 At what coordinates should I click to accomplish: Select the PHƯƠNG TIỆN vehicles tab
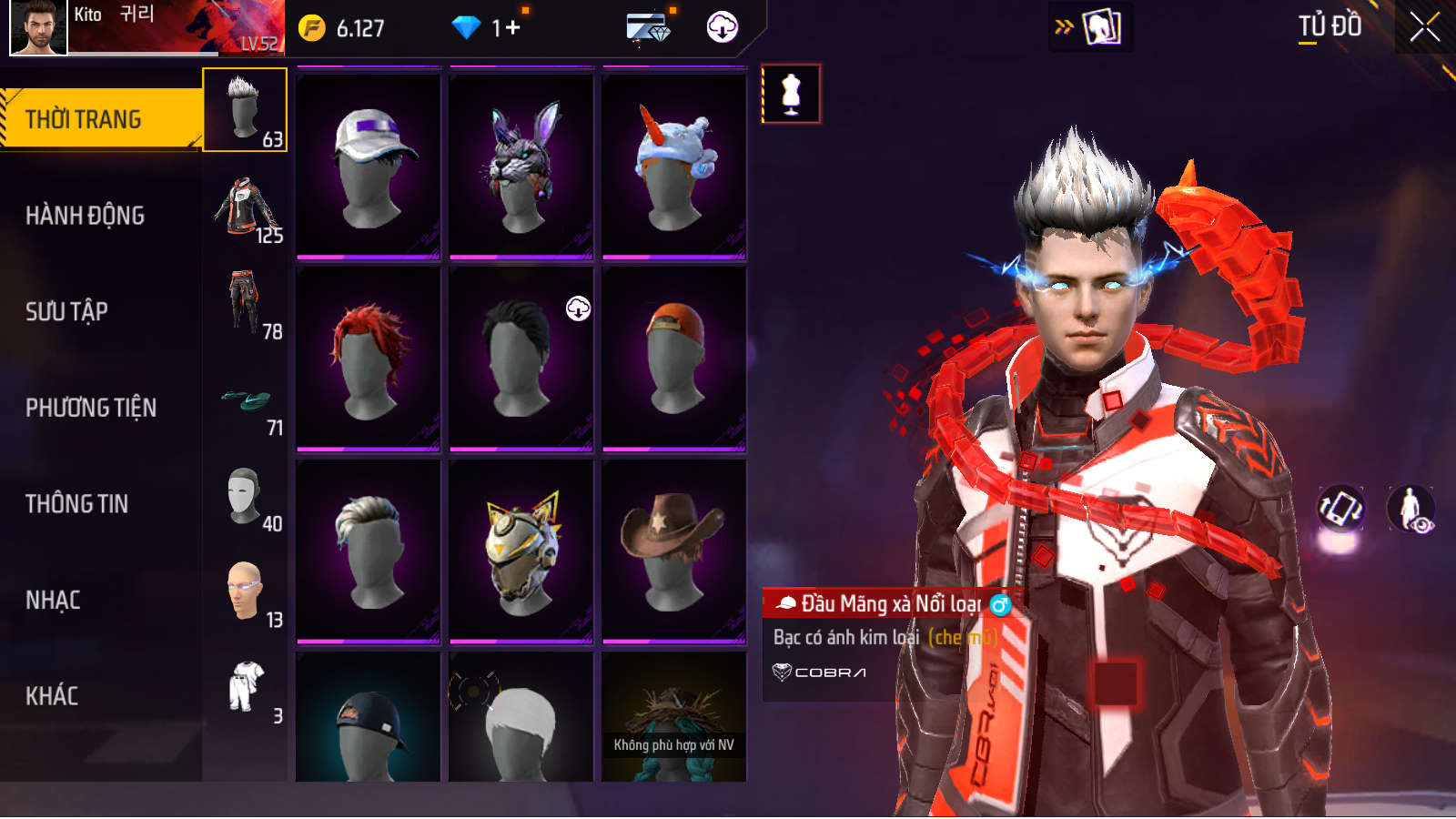click(x=91, y=408)
